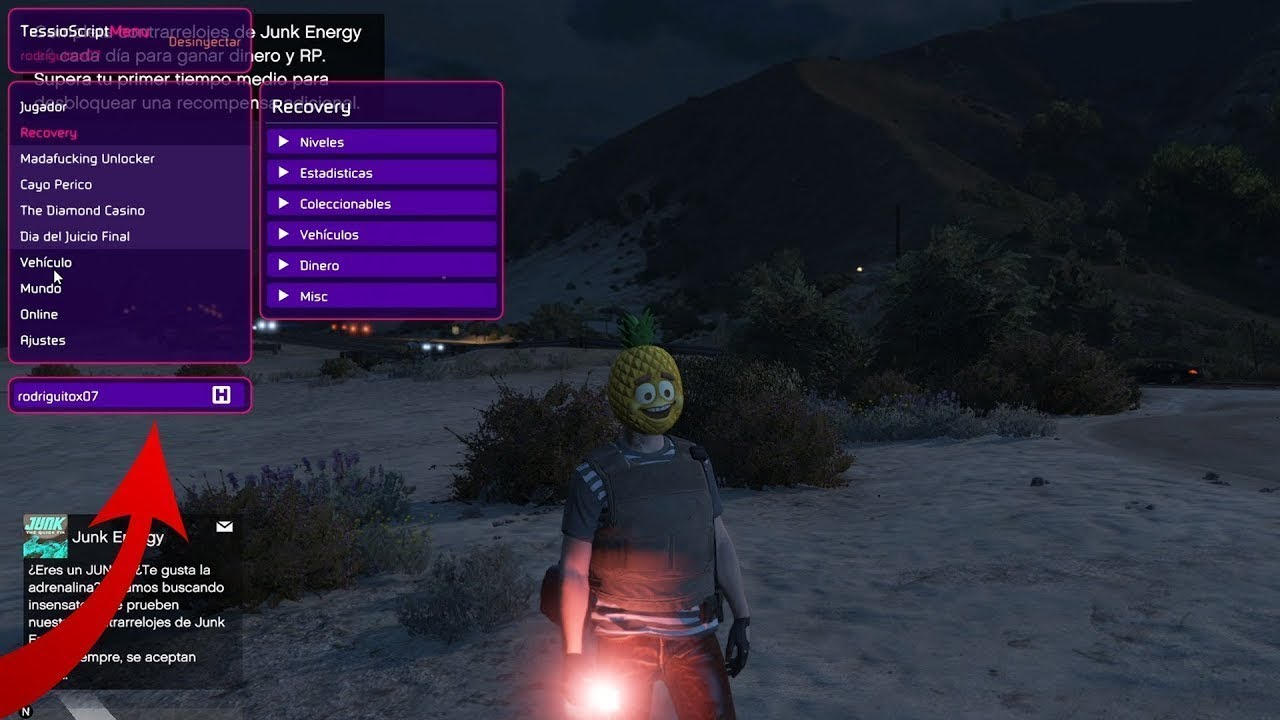1280x720 pixels.
Task: Expand the Niveles recovery option
Action: pyautogui.click(x=381, y=142)
